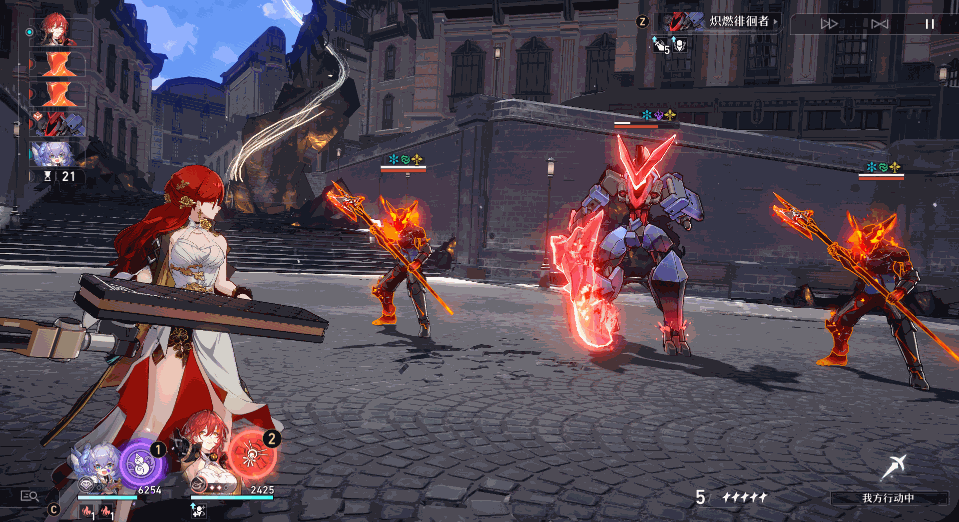This screenshot has width=959, height=522.
Task: Open the battle details magnifier button
Action: 30,494
